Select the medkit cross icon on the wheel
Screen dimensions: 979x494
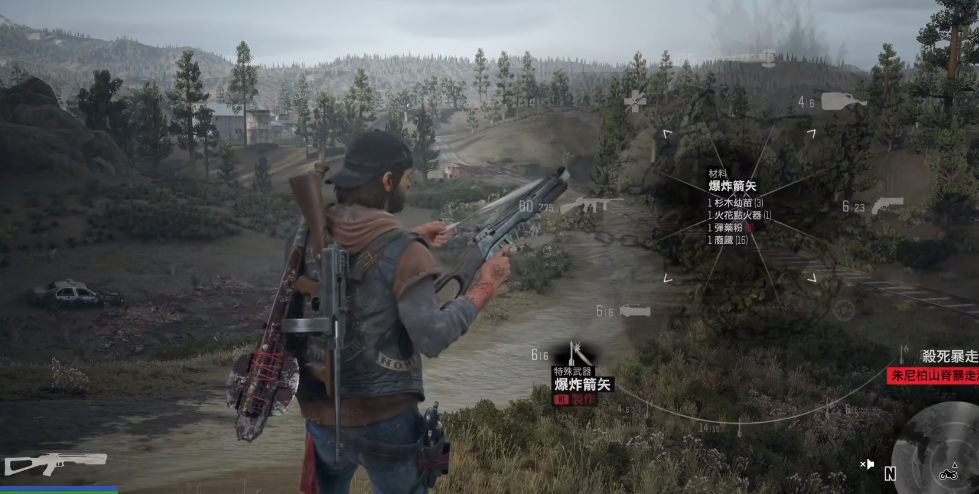pyautogui.click(x=635, y=100)
